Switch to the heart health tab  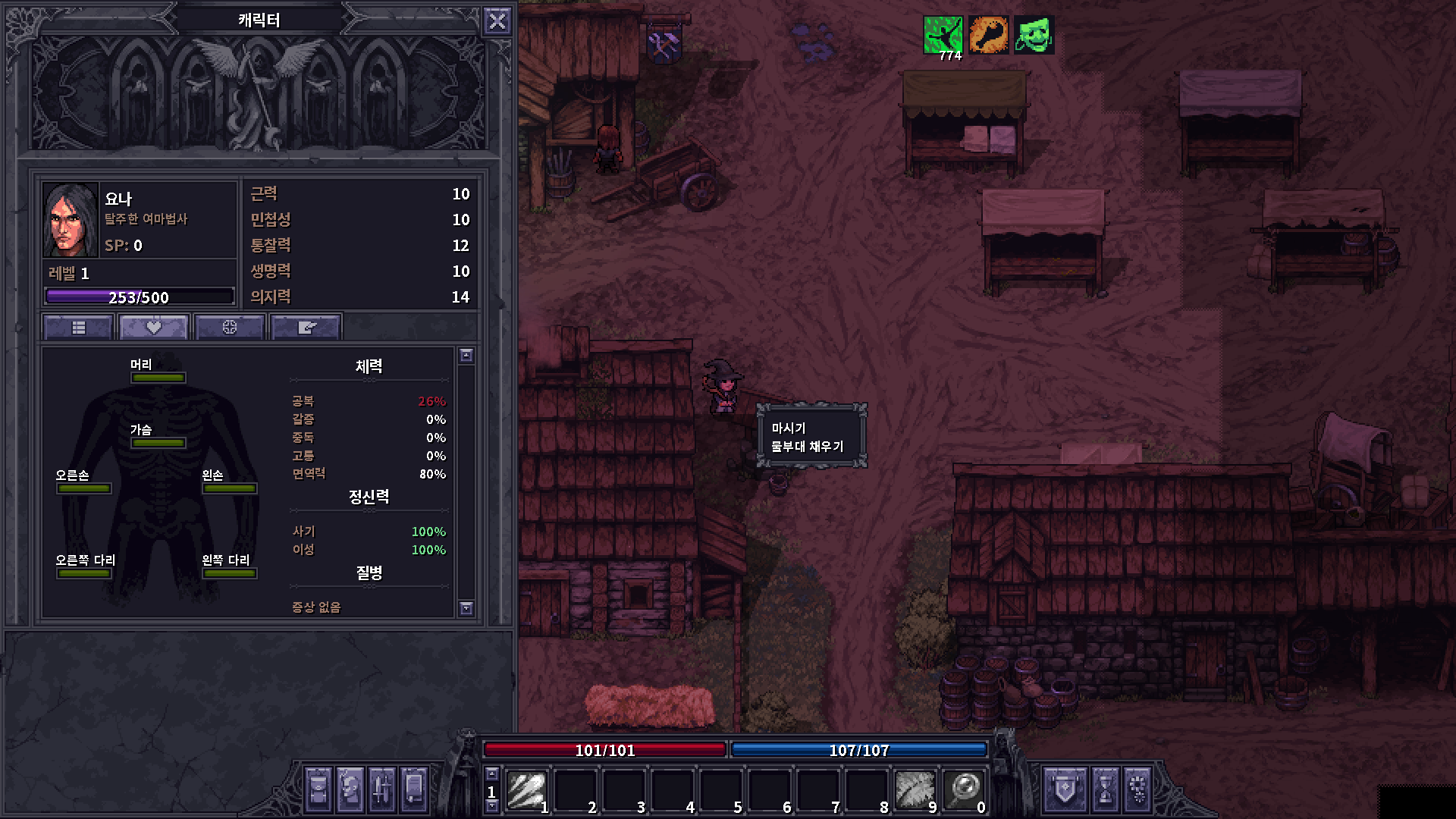(x=153, y=326)
